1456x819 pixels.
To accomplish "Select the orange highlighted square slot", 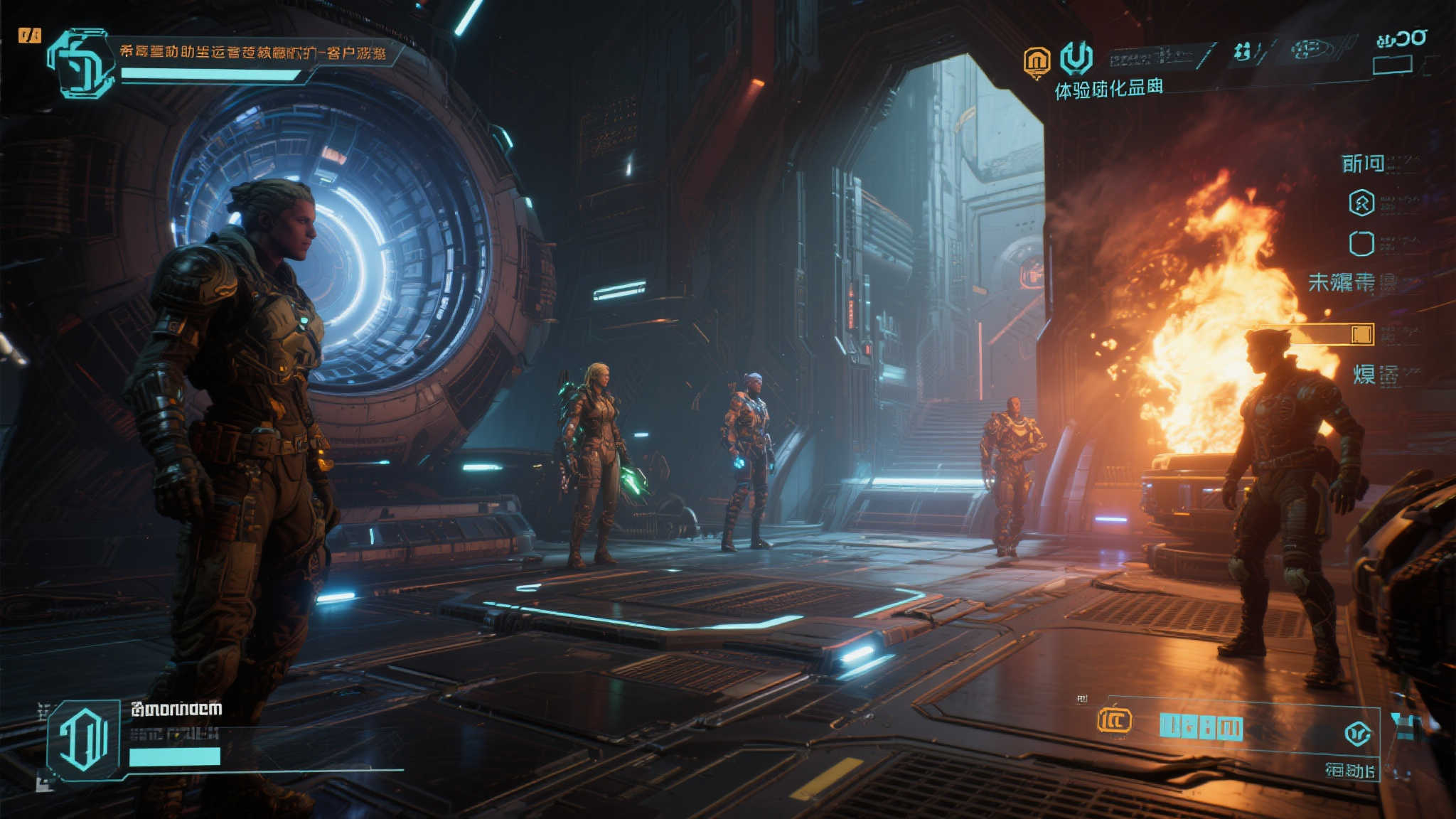I will (x=1361, y=334).
